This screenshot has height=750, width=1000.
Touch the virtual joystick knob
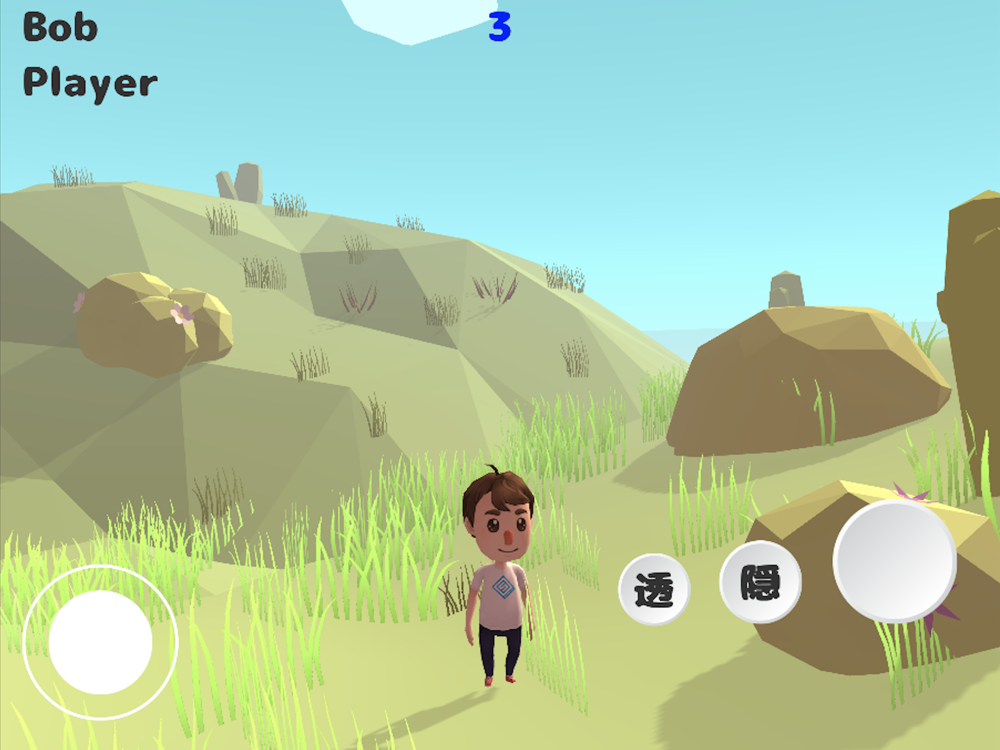100,642
